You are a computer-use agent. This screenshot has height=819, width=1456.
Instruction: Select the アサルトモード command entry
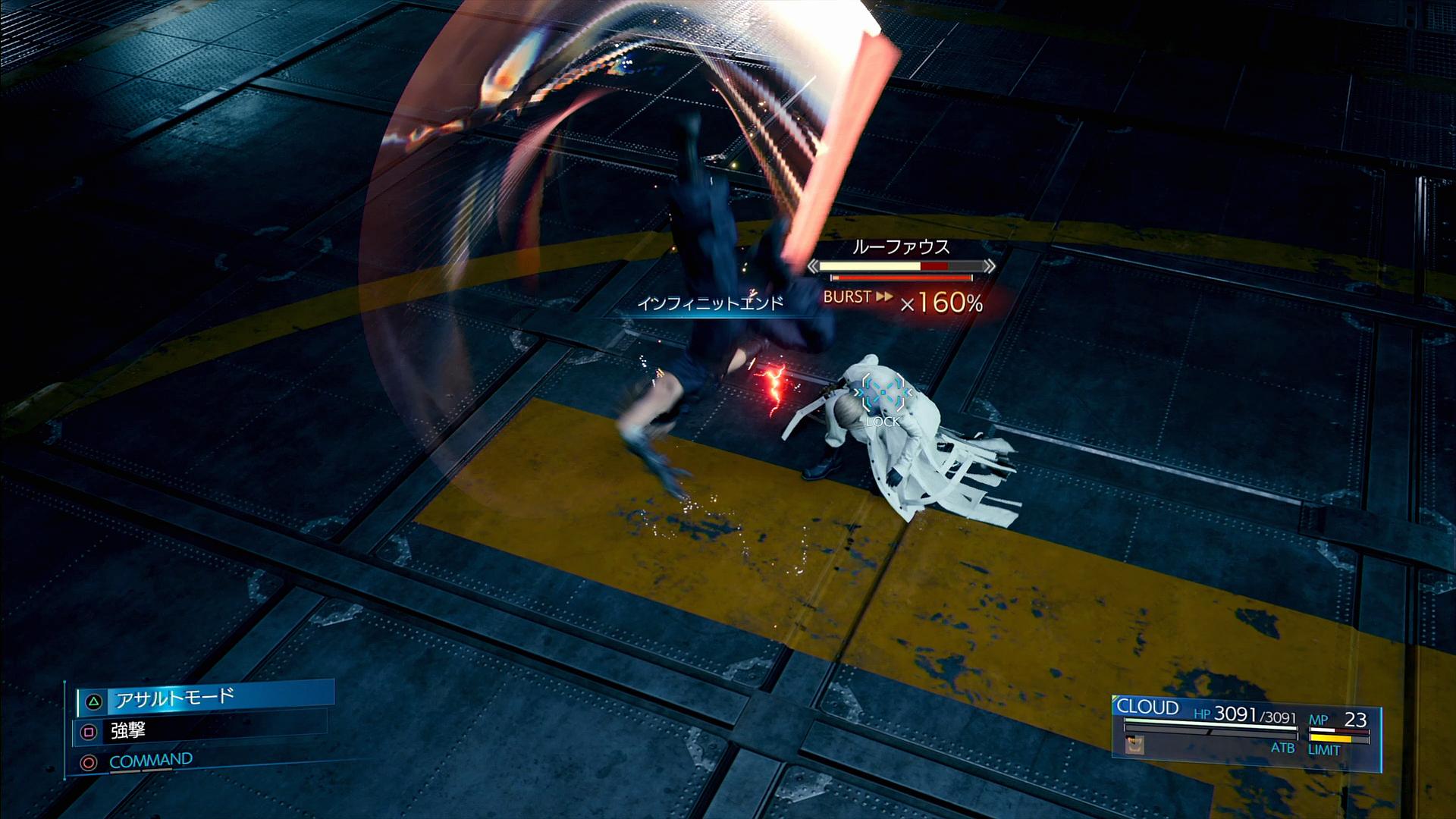pos(205,698)
